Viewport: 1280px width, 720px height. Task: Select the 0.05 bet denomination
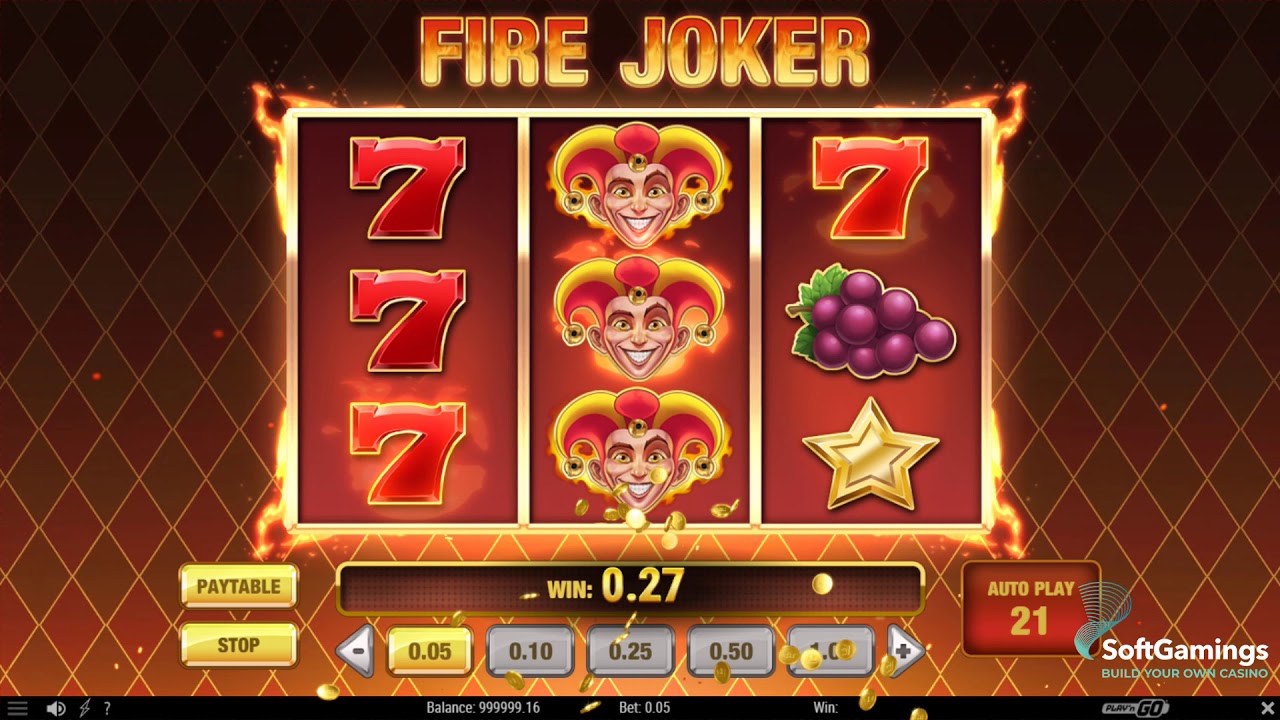tap(430, 651)
